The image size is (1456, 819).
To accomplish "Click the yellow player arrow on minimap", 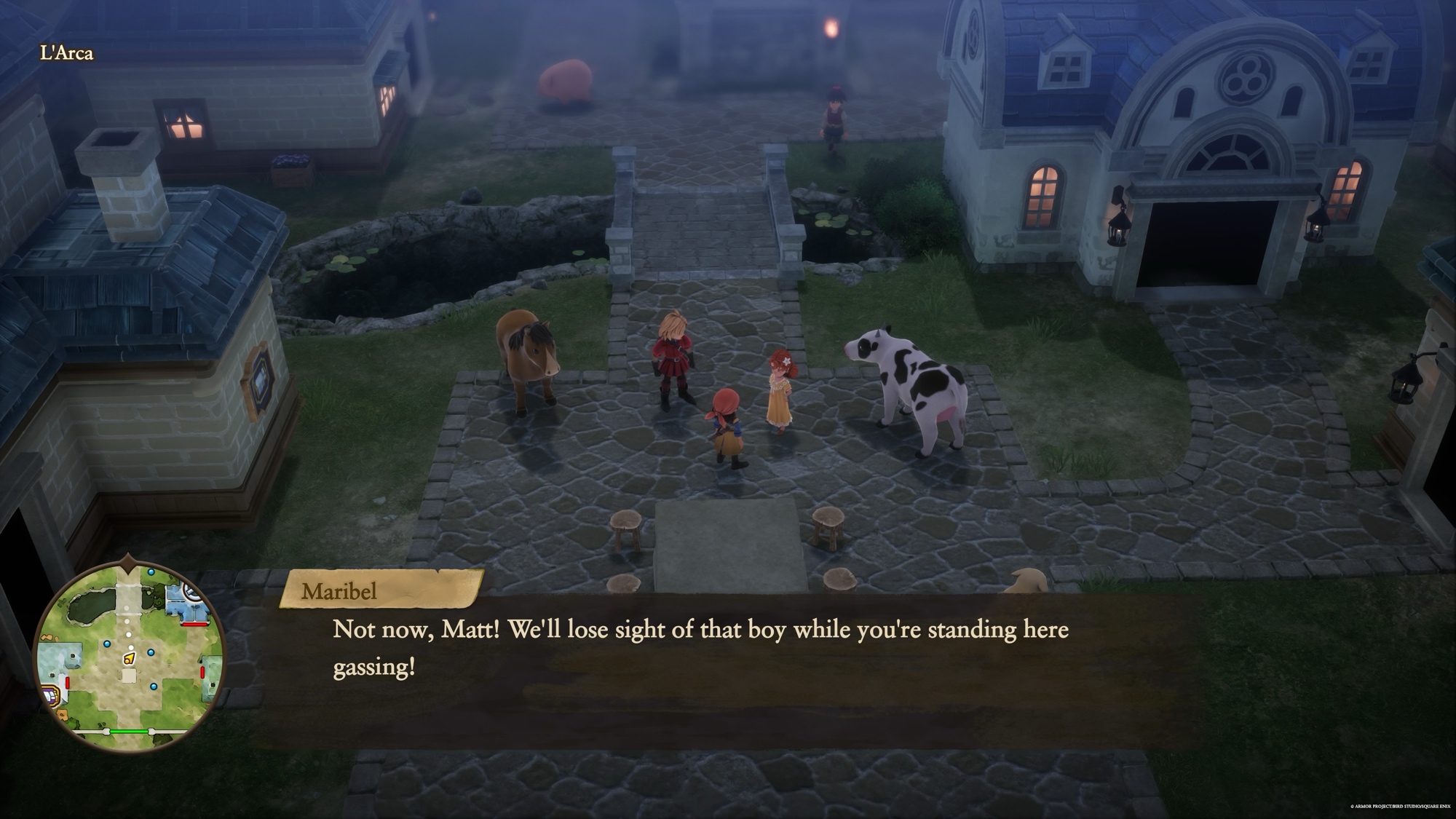I will coord(129,658).
